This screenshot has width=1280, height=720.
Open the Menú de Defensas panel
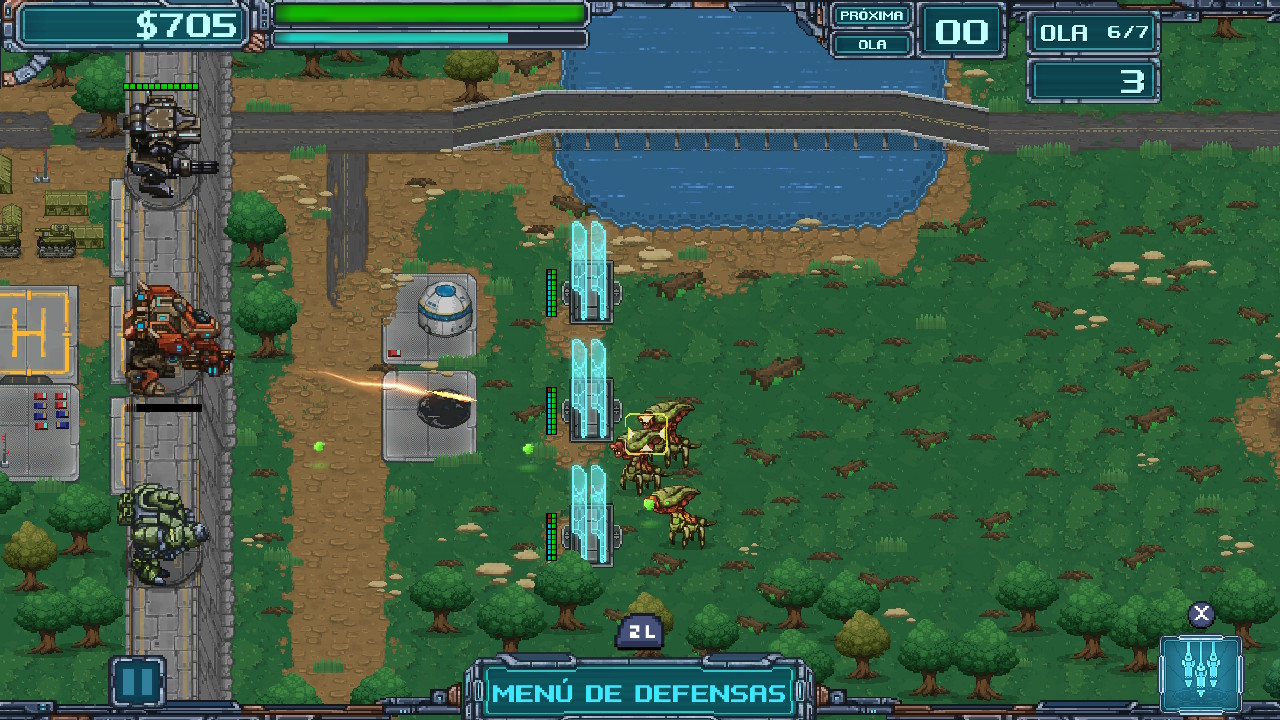639,692
